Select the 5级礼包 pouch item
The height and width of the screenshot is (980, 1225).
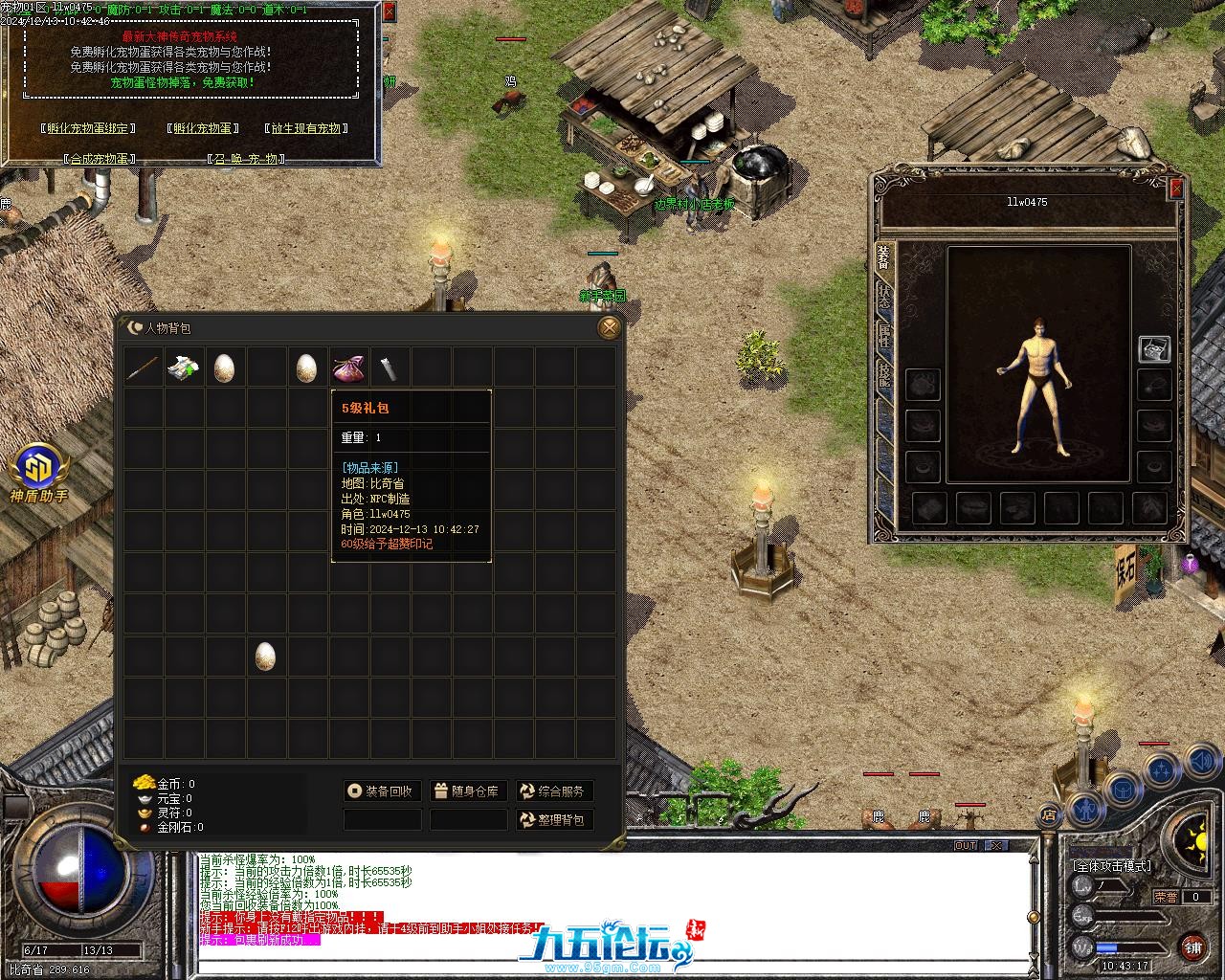[347, 367]
